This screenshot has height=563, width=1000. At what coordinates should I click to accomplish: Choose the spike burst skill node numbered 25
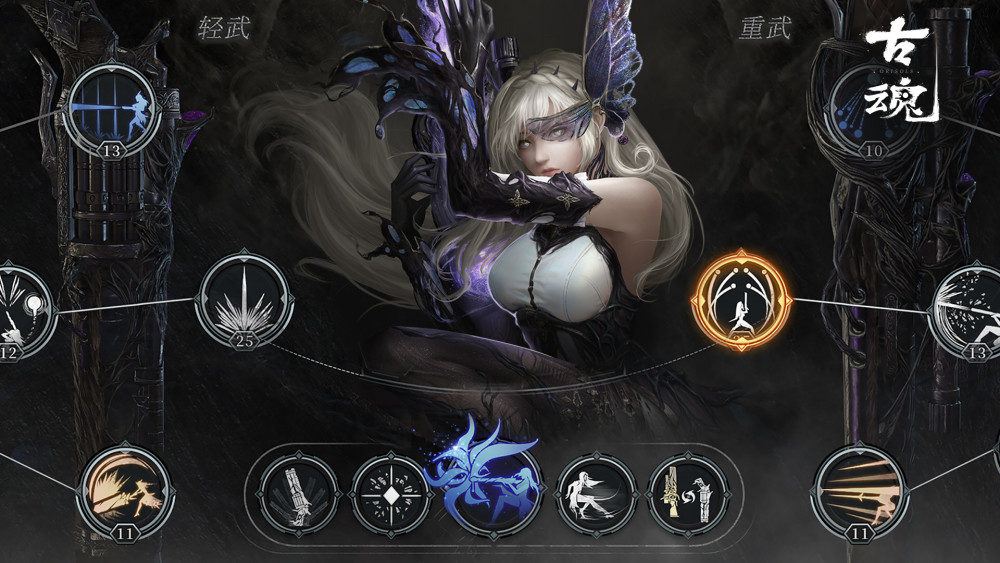pos(245,299)
